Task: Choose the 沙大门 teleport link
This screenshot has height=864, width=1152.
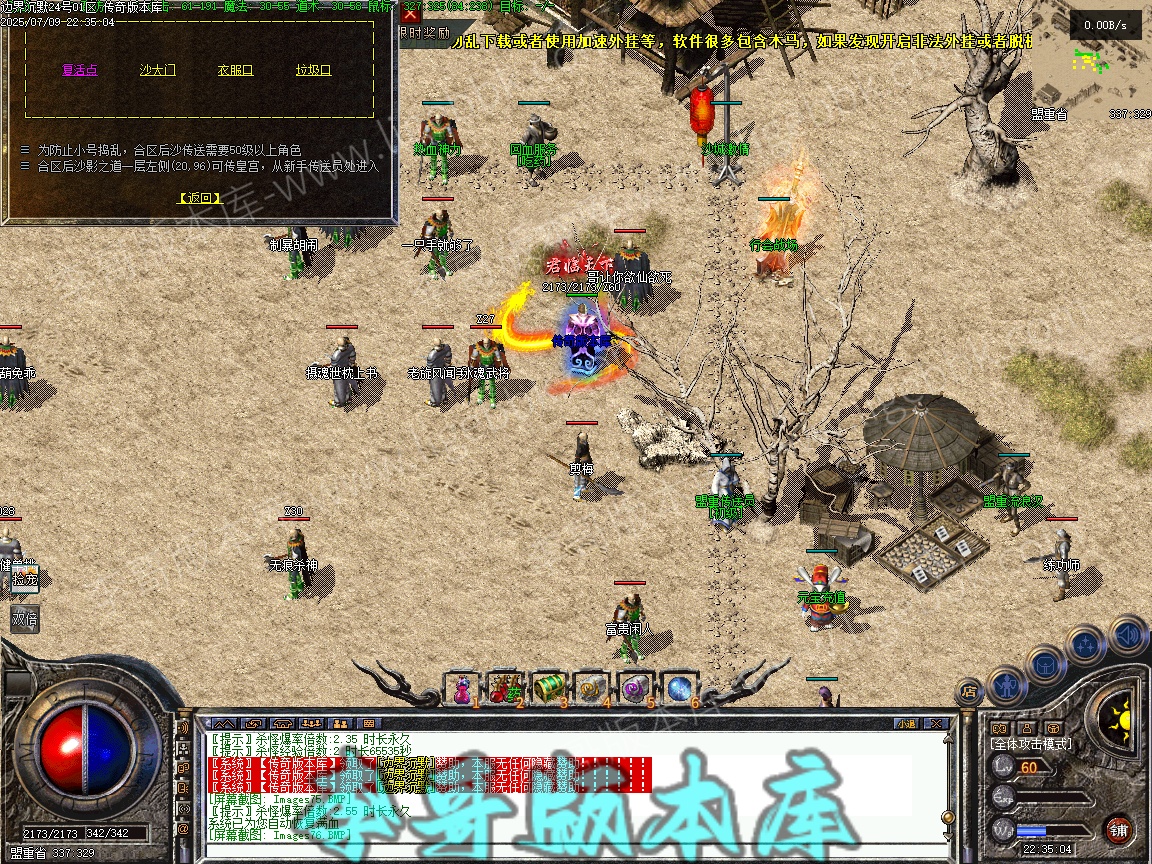Action: pyautogui.click(x=158, y=70)
